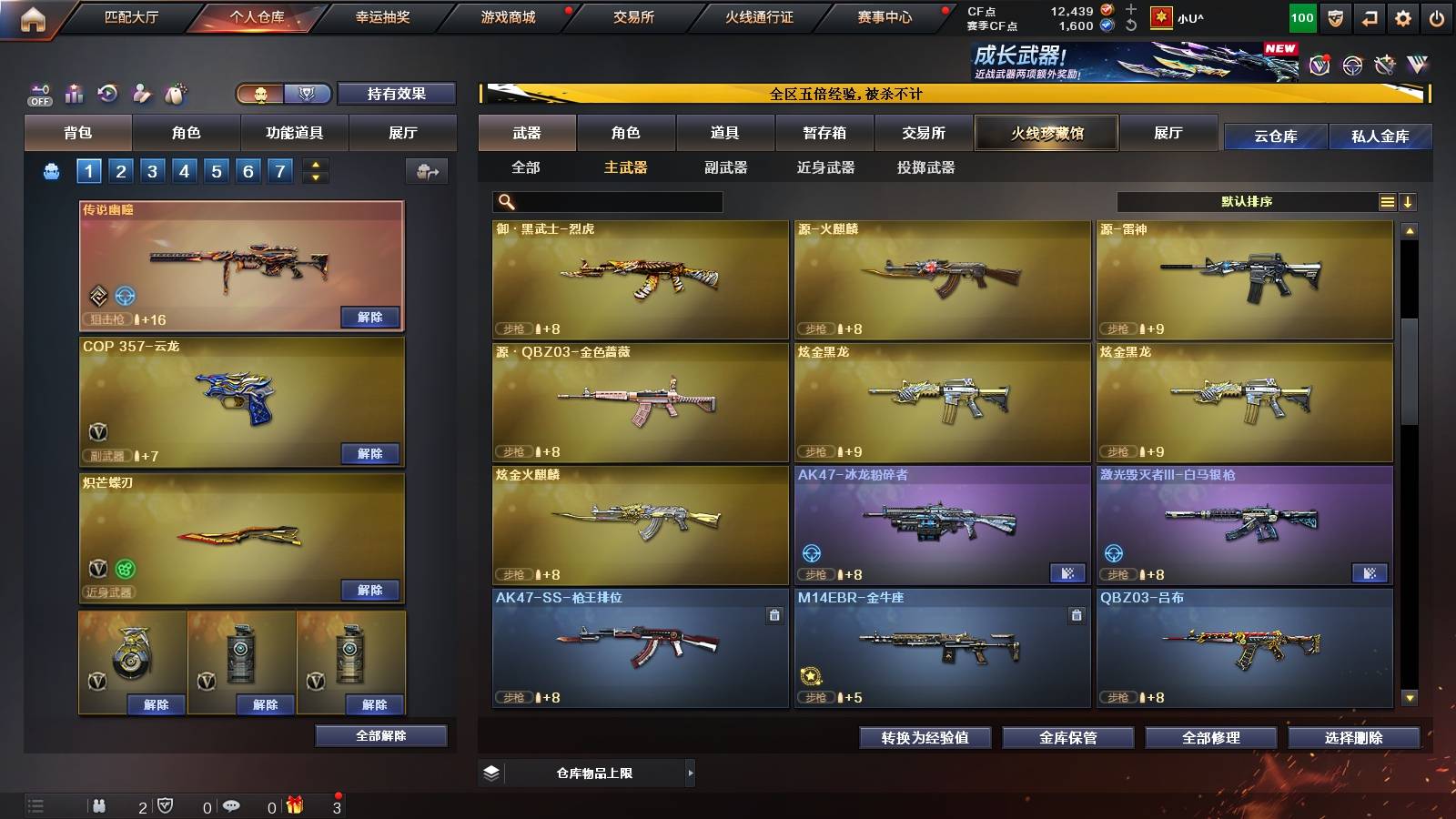
Task: Click the pet egg icon in top-left toolbar
Action: click(x=176, y=93)
